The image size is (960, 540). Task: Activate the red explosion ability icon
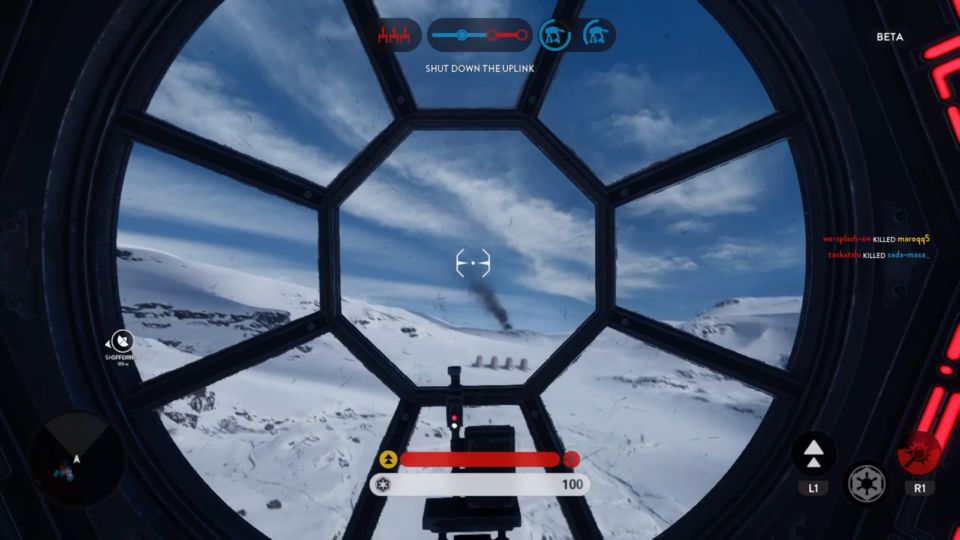(x=919, y=453)
